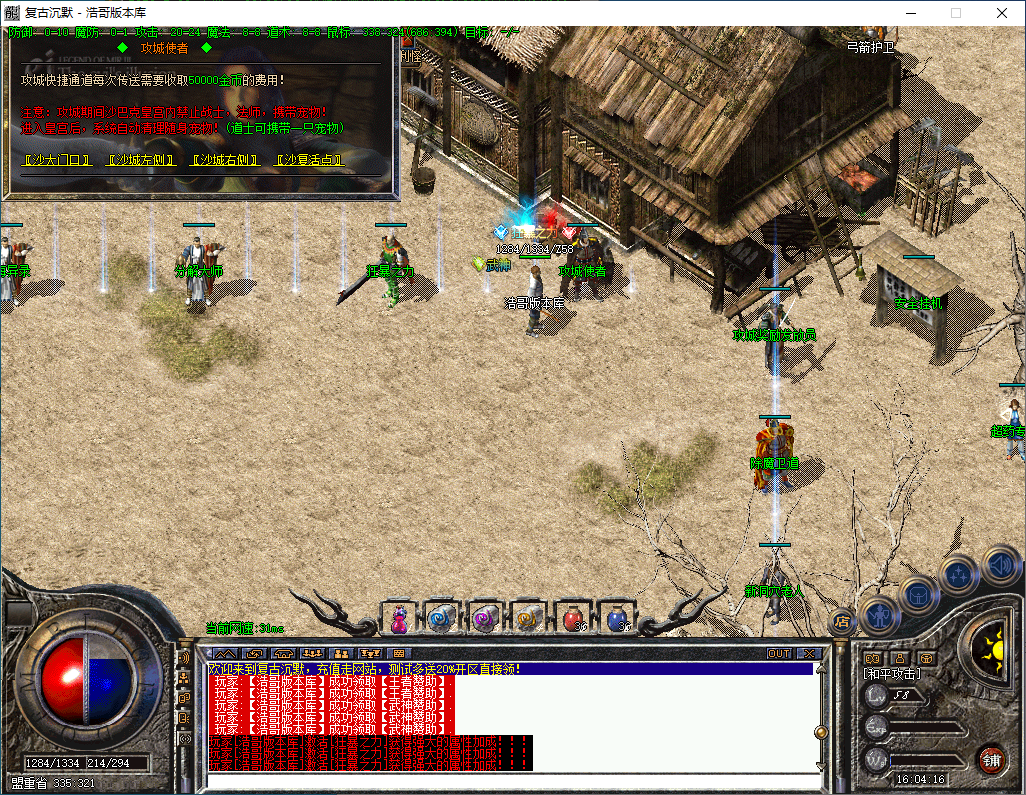Use the blue swirl scroll belt item

point(441,619)
